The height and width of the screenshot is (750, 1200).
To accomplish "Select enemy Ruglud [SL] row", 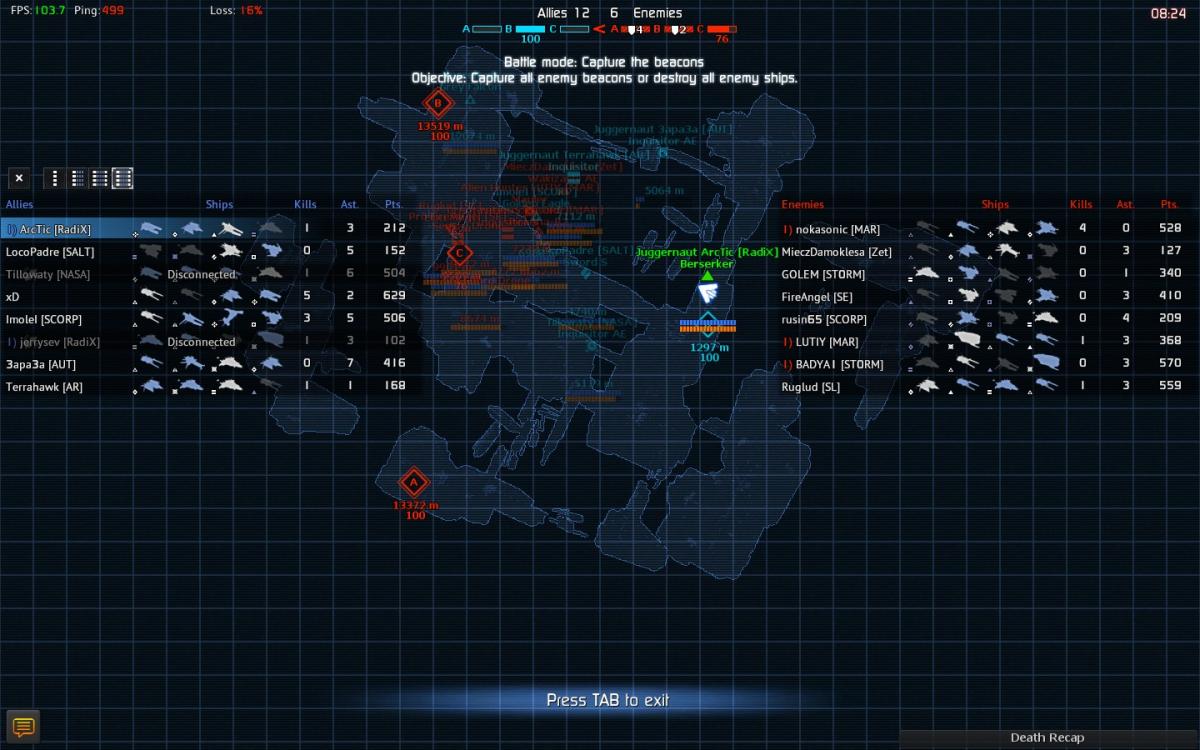I will tap(811, 386).
